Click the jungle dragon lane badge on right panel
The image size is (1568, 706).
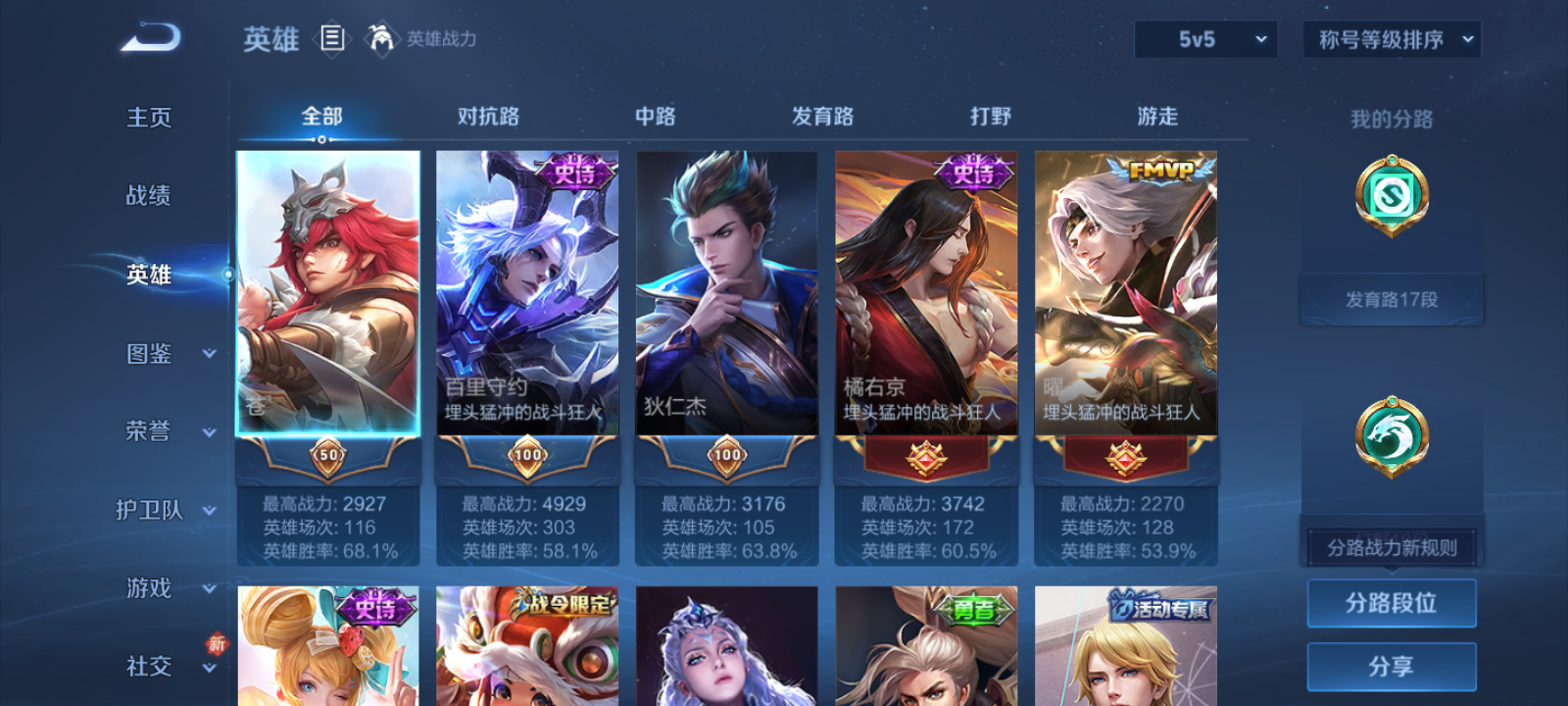(1393, 438)
